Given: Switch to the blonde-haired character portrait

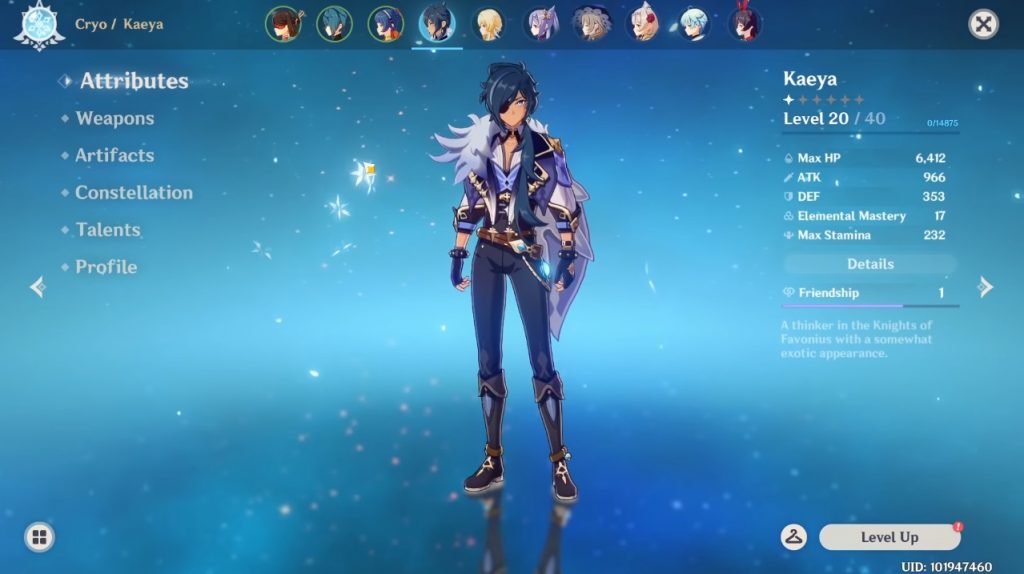Looking at the screenshot, I should (489, 23).
